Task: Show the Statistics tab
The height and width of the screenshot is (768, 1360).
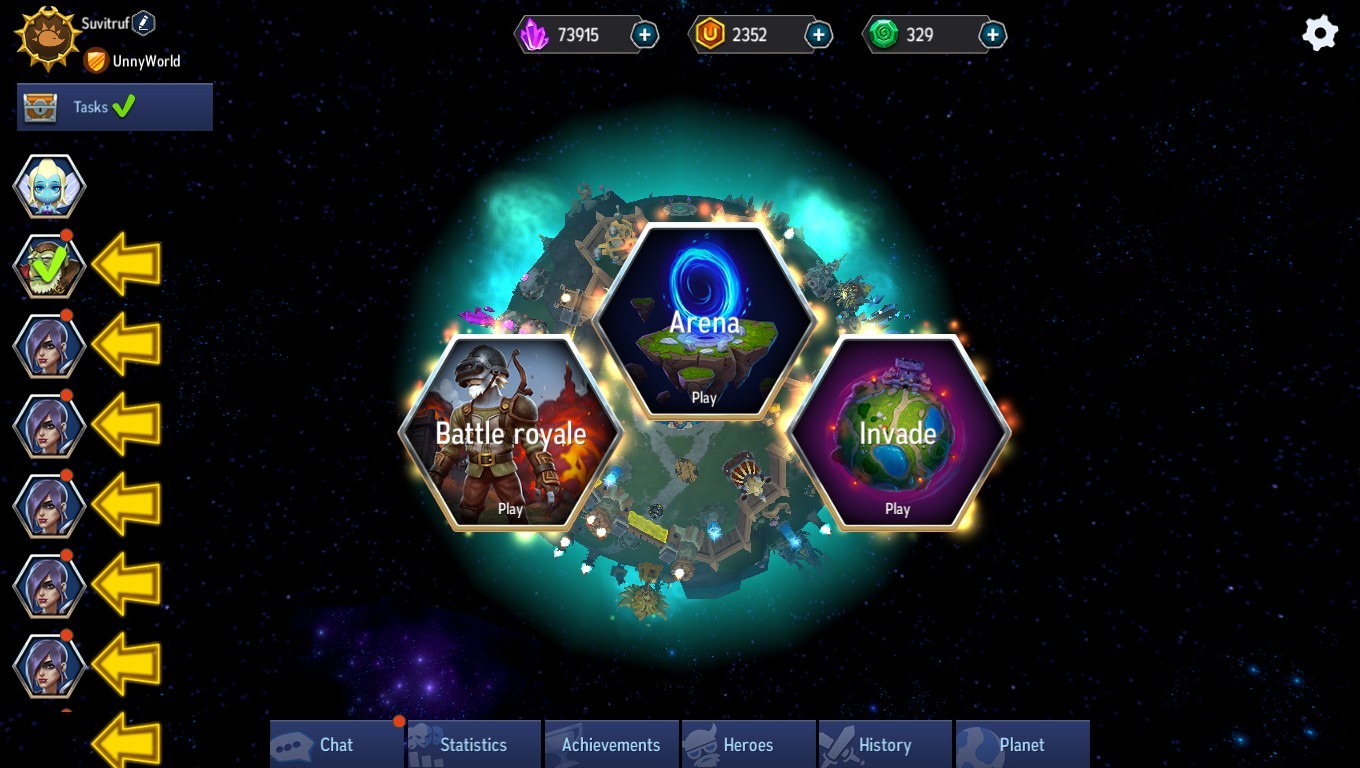Action: pos(473,745)
